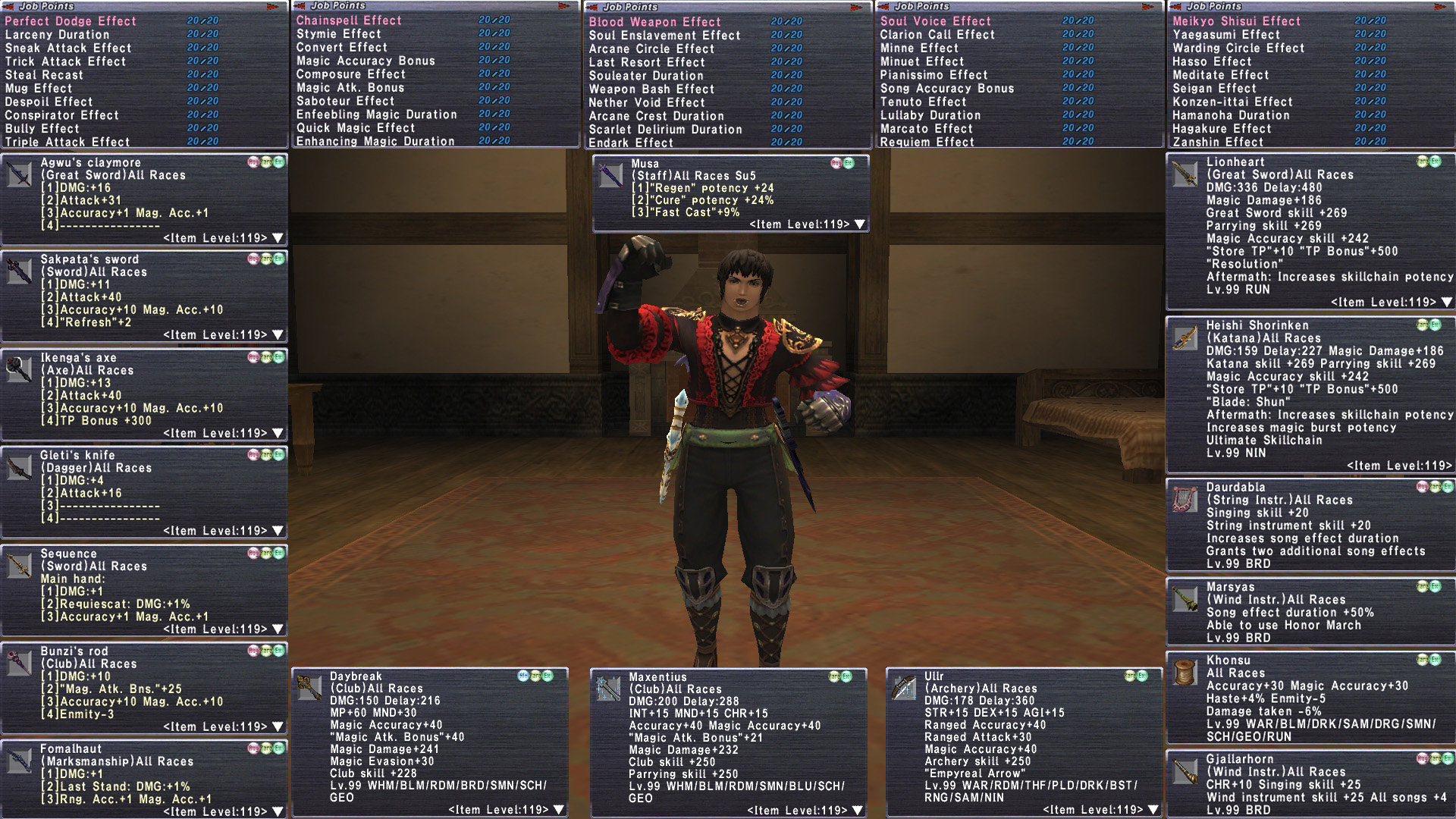Click the Daurdabla harp icon

1185,499
